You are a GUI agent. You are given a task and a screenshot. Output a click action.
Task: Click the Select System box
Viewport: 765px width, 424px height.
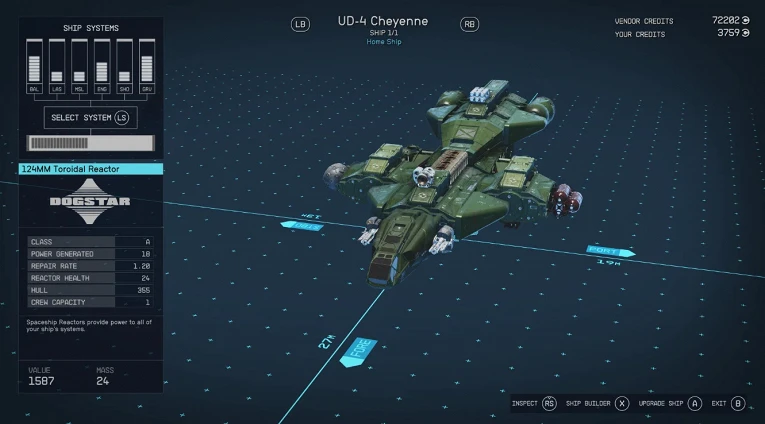click(91, 117)
